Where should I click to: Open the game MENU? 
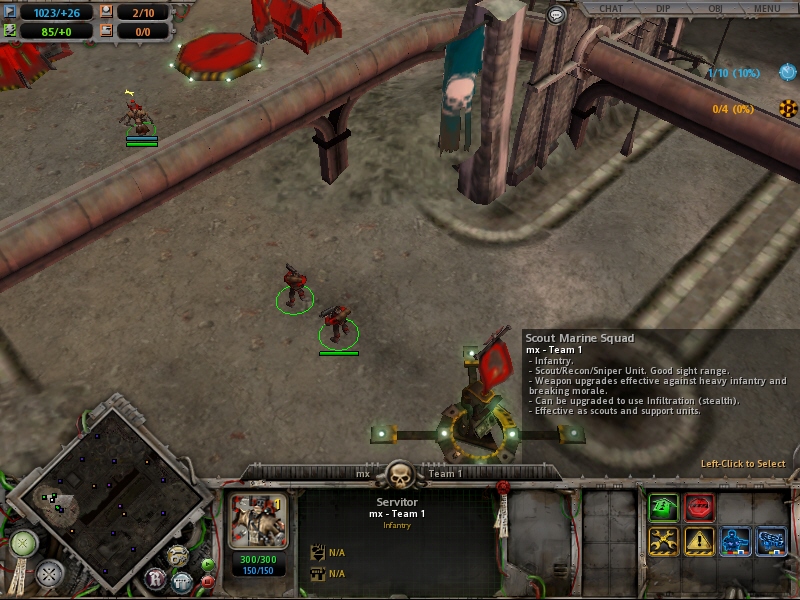pyautogui.click(x=767, y=9)
